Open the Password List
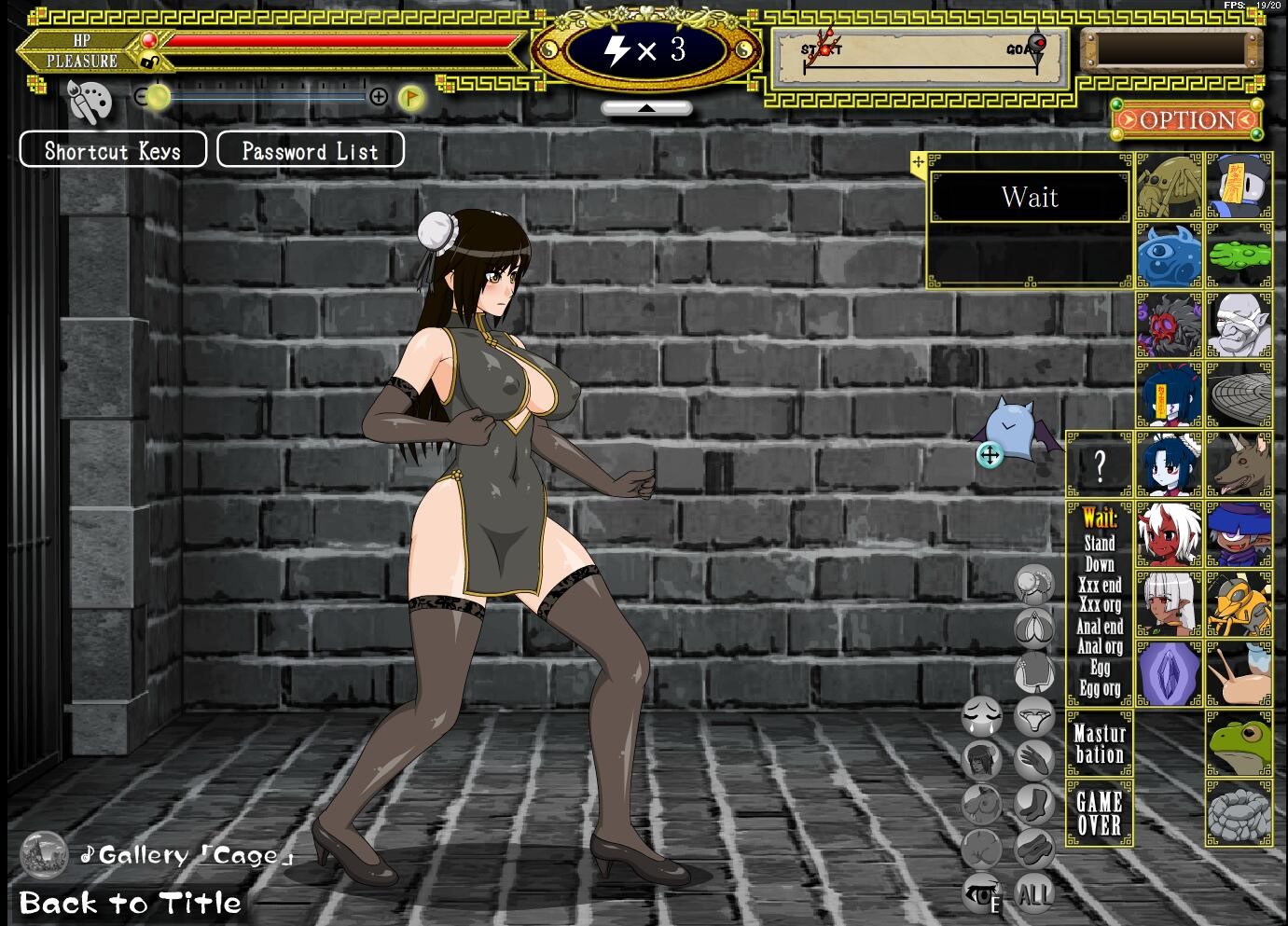Viewport: 1288px width, 926px height. 311,150
